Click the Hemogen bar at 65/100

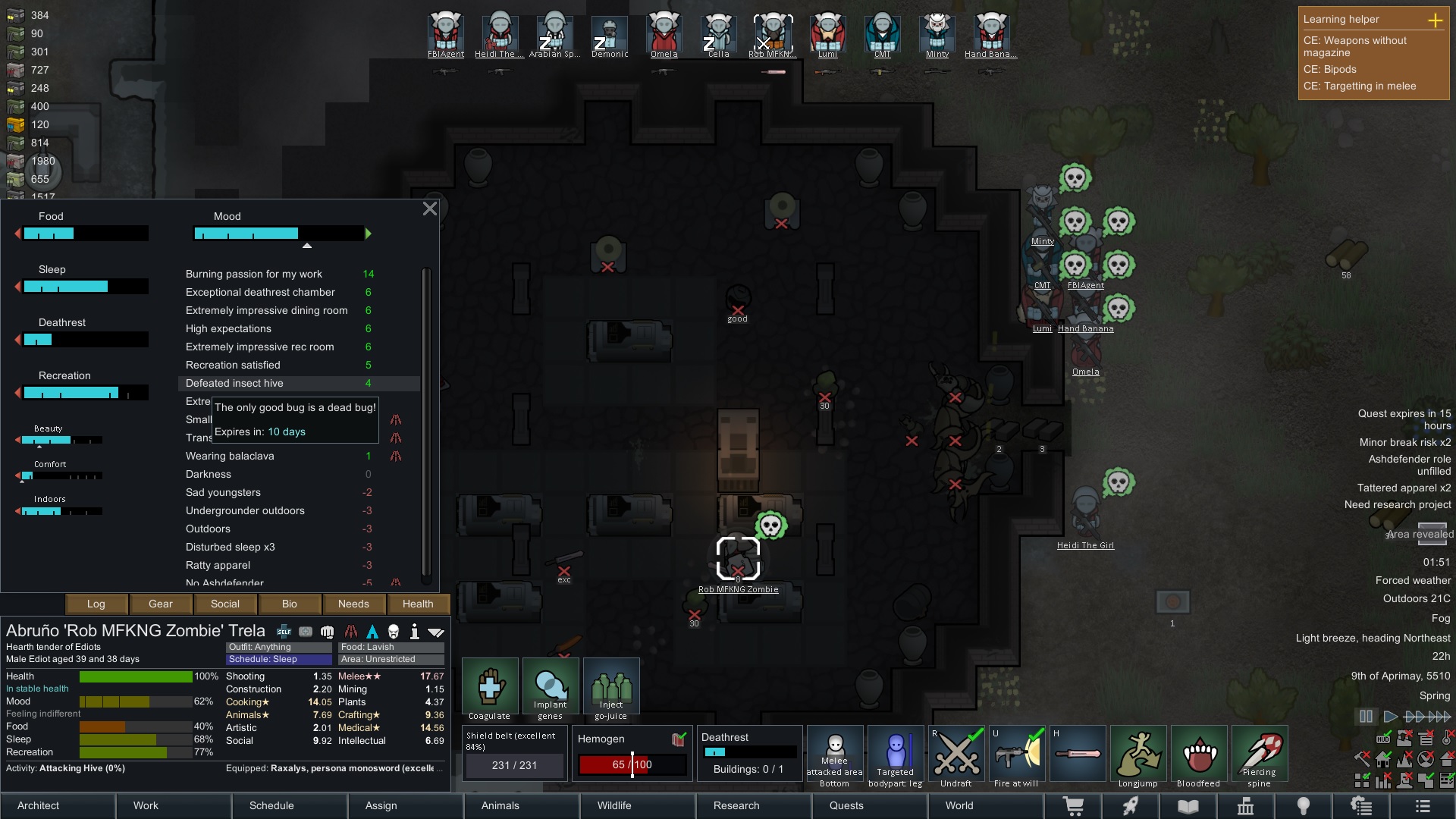pos(632,764)
